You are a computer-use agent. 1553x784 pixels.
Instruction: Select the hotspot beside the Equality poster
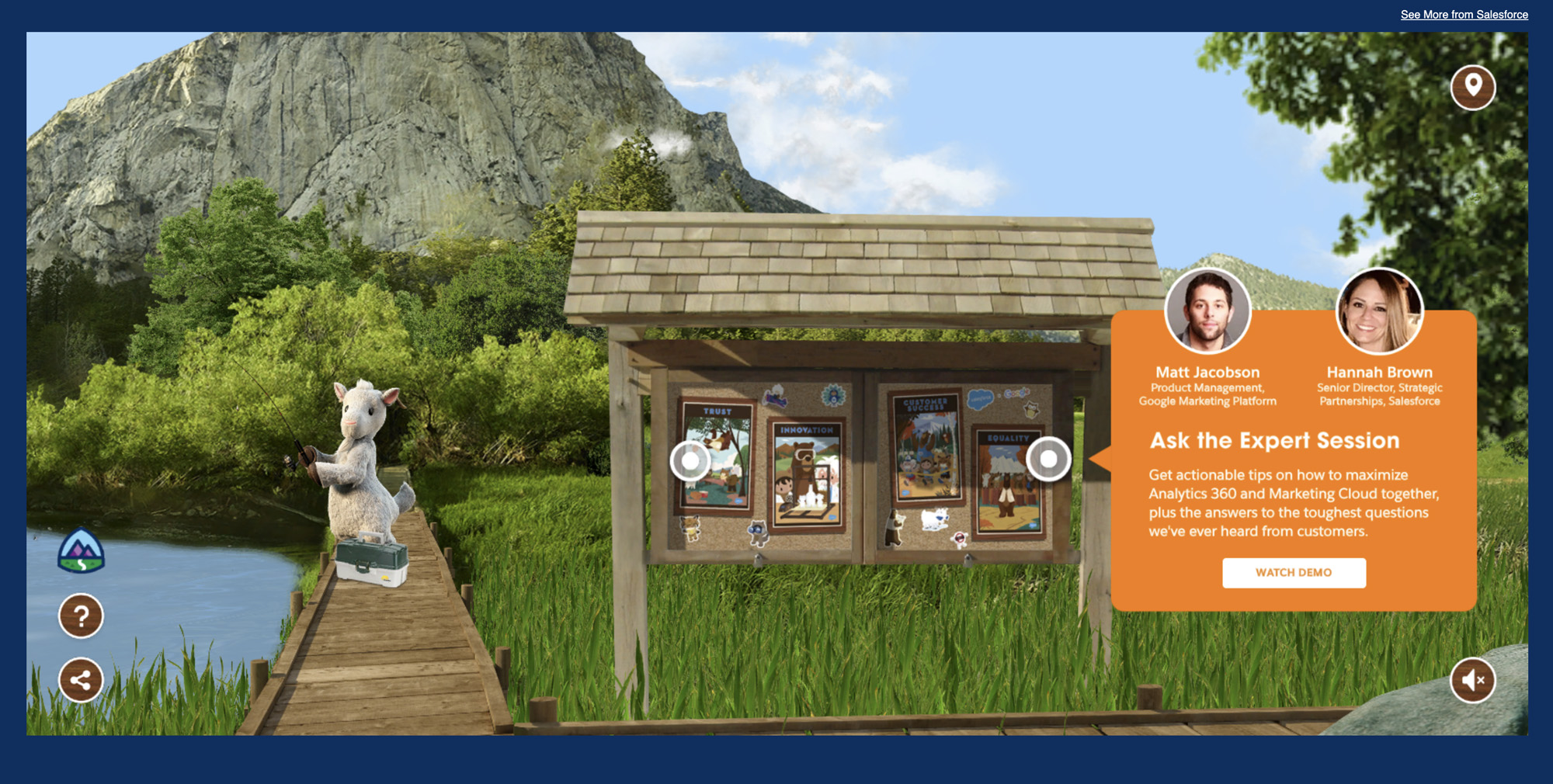coord(1048,460)
